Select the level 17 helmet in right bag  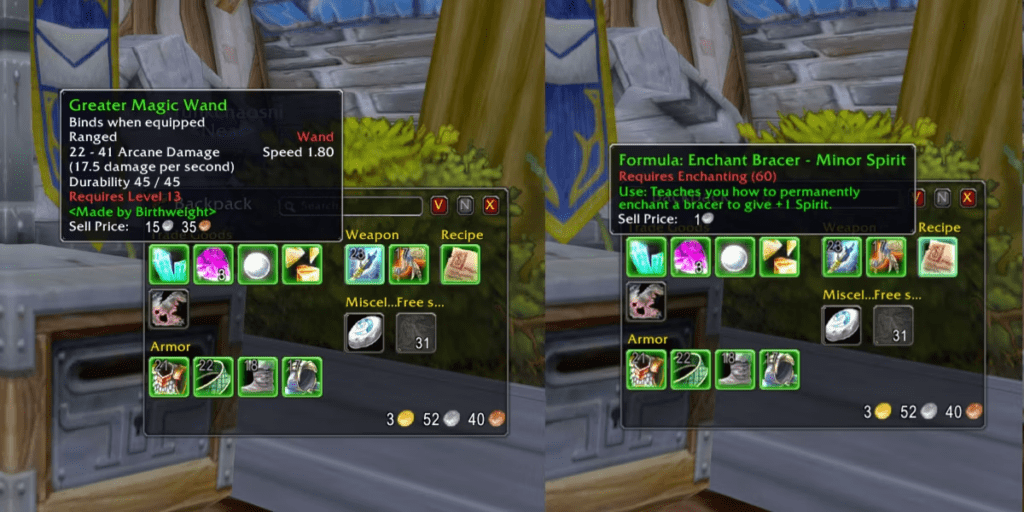tap(779, 369)
